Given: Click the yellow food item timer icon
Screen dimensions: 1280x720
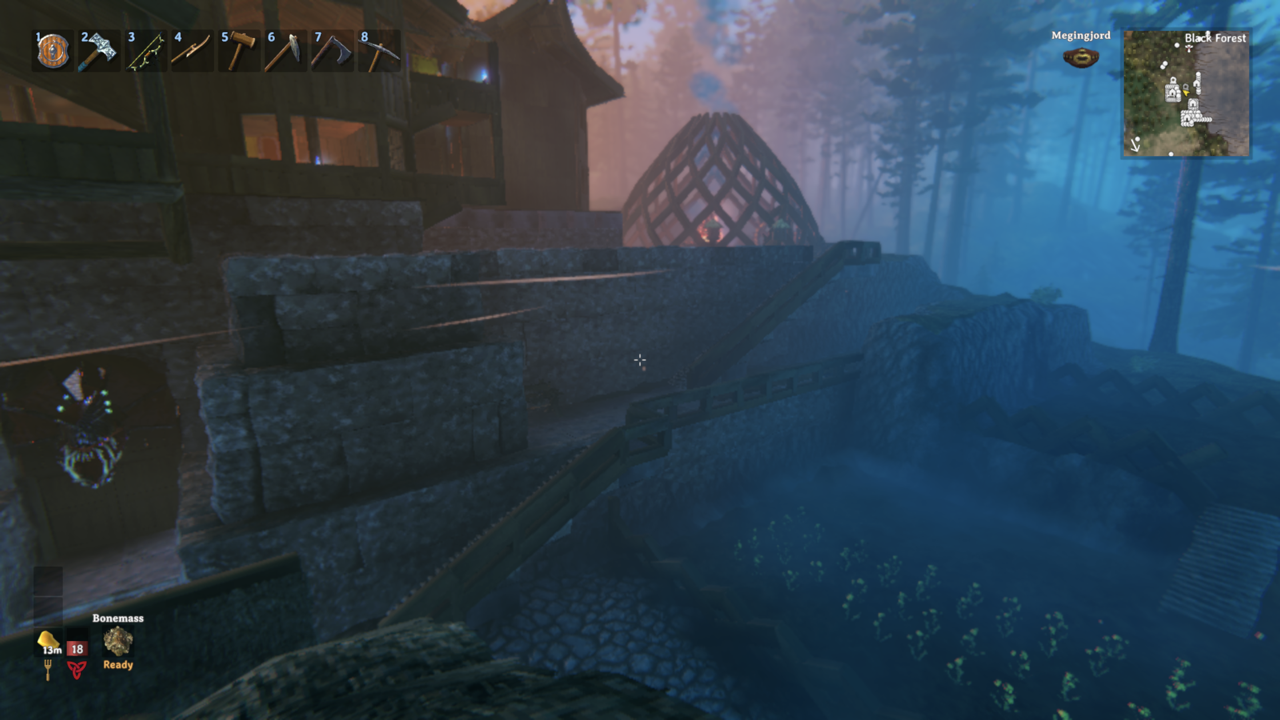Looking at the screenshot, I should 47,641.
